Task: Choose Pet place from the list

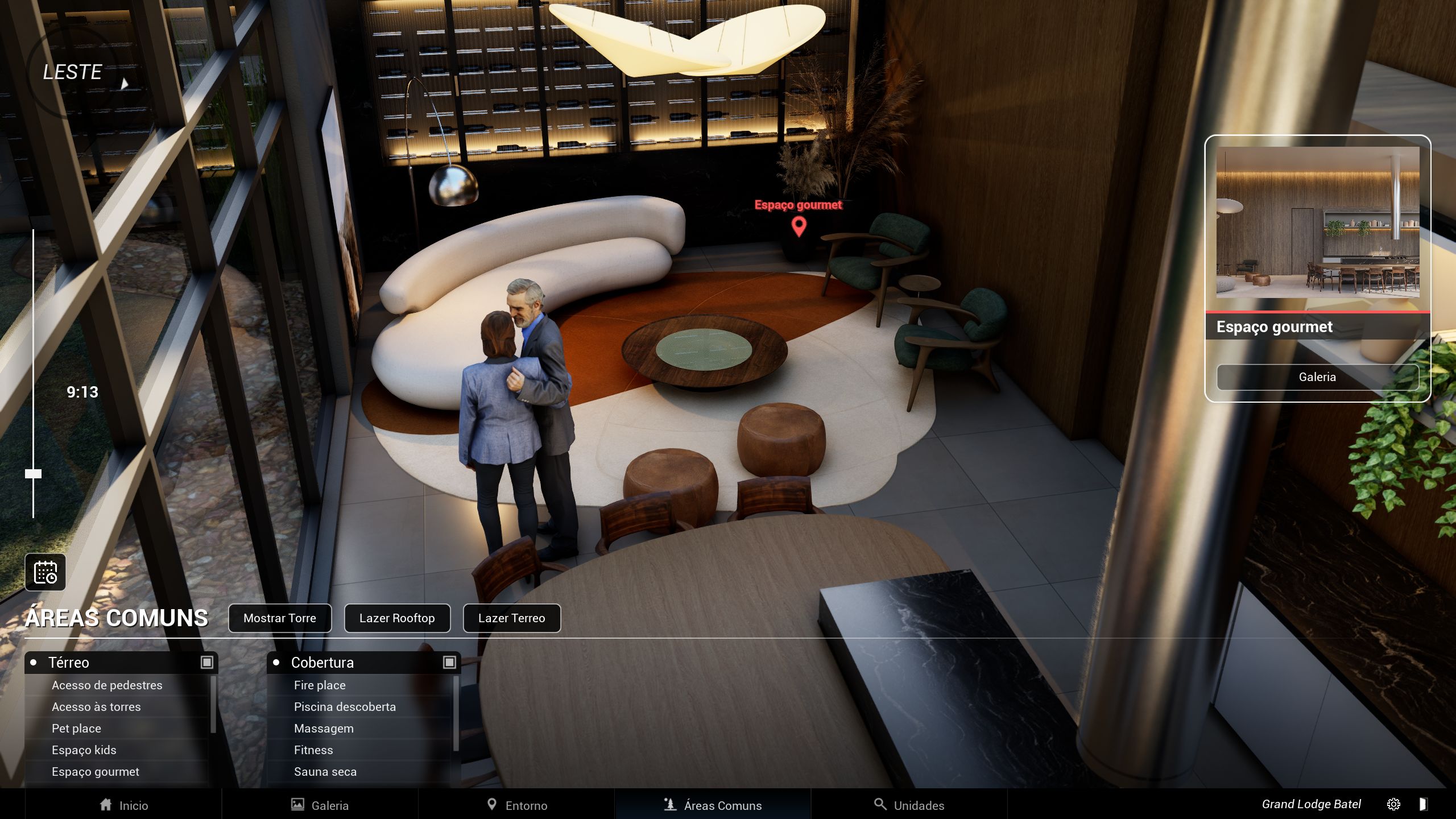Action: point(76,729)
